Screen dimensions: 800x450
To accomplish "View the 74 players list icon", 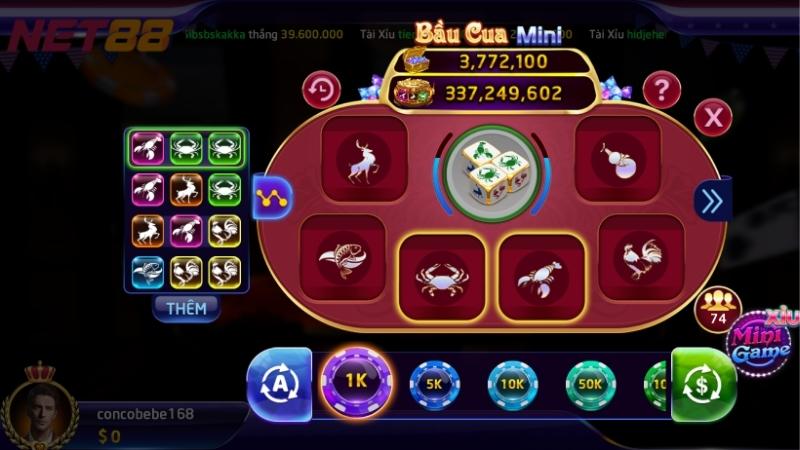I will click(717, 307).
